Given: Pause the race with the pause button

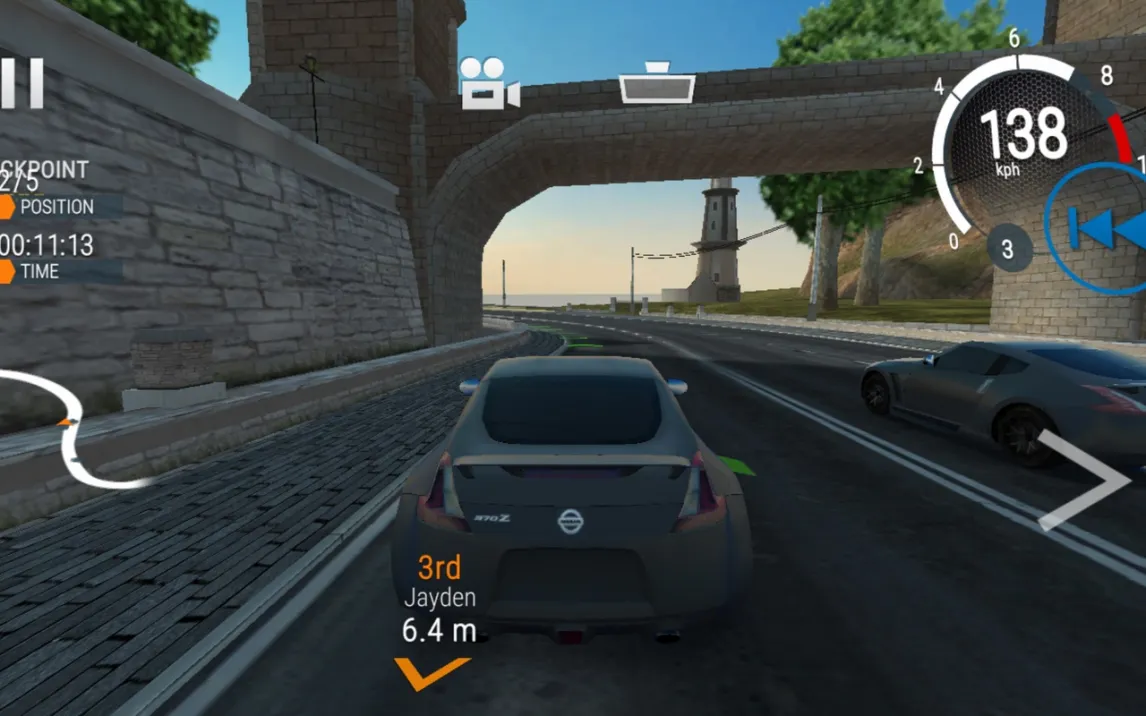Looking at the screenshot, I should pyautogui.click(x=22, y=83).
